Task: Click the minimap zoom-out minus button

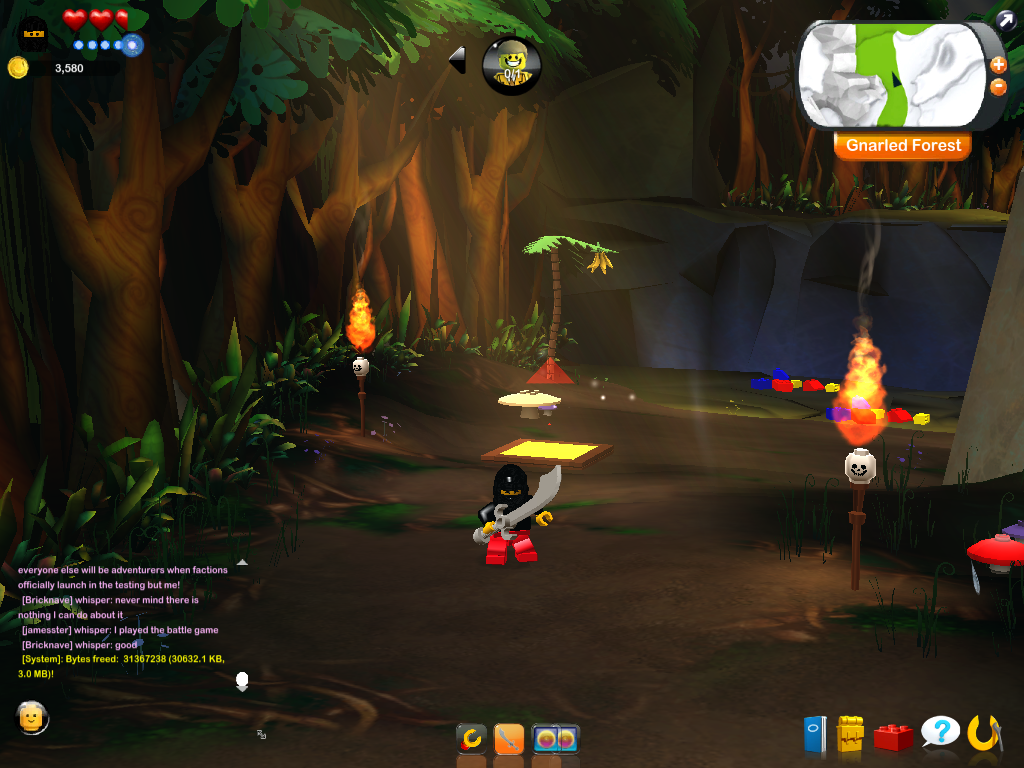Action: pos(997,87)
